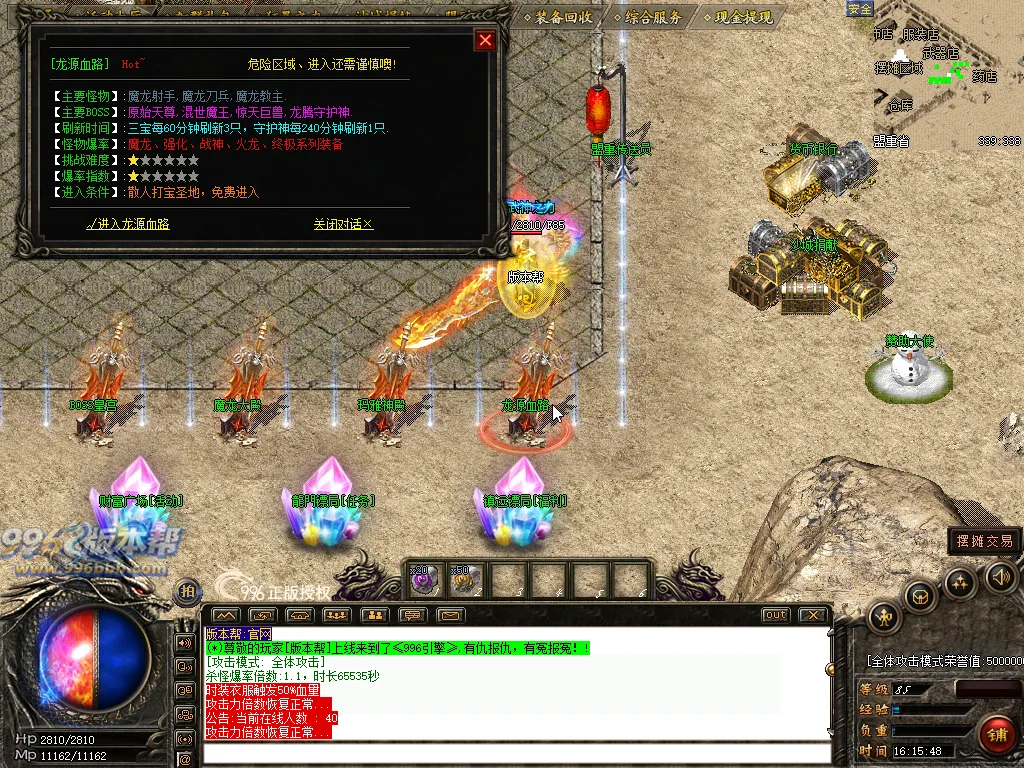Open the speech bubble chat toolbar icon

pos(412,615)
